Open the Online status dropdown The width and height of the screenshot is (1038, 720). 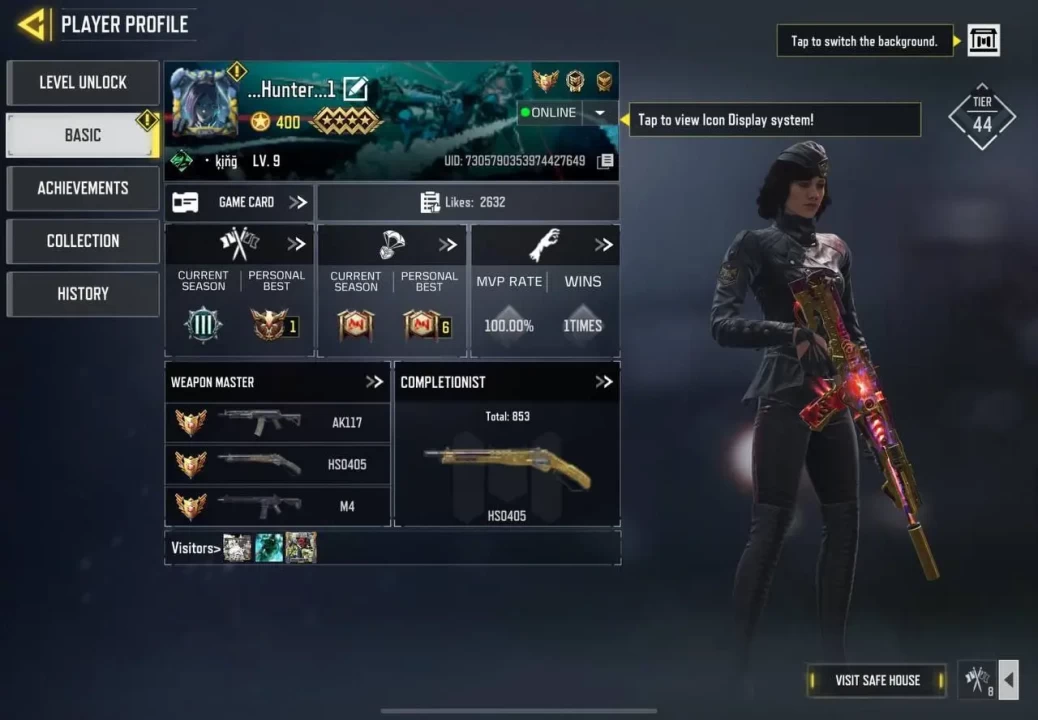[598, 113]
